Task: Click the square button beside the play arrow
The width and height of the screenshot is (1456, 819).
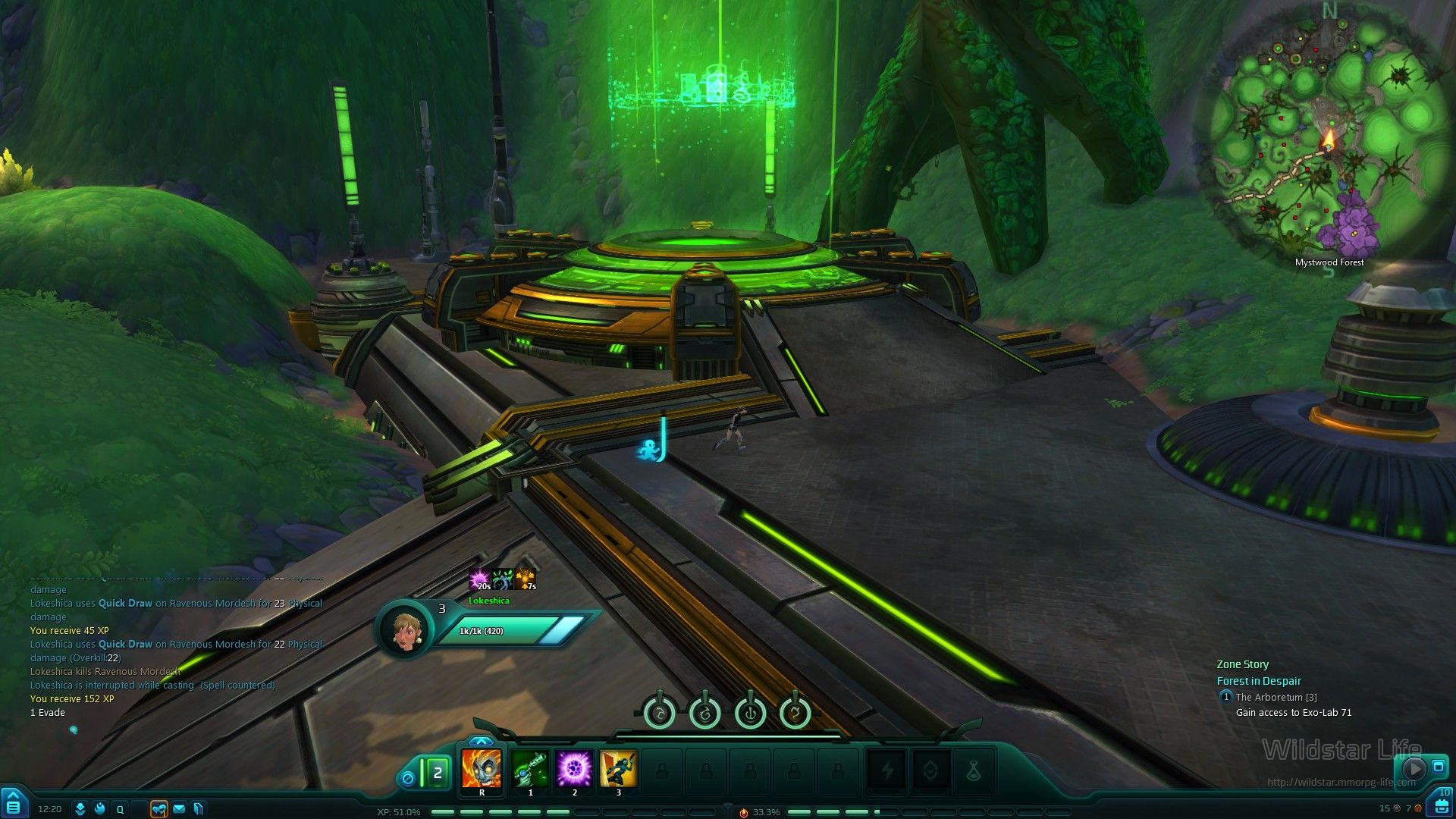Action: point(1438,767)
